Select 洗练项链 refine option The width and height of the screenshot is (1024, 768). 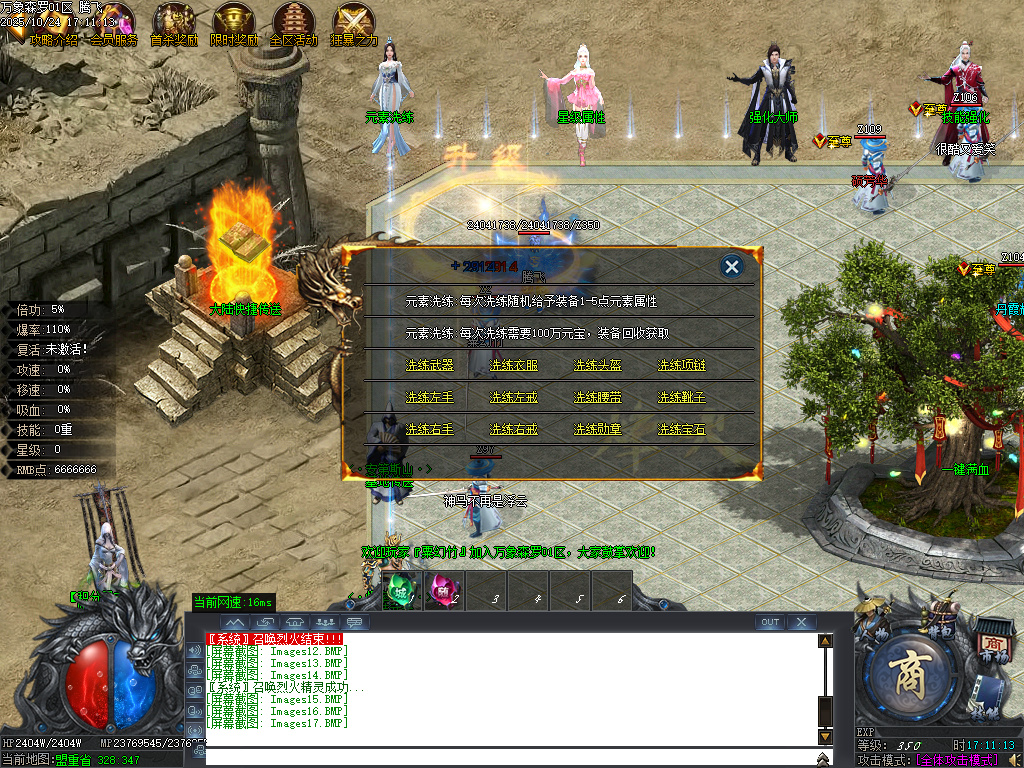point(681,365)
